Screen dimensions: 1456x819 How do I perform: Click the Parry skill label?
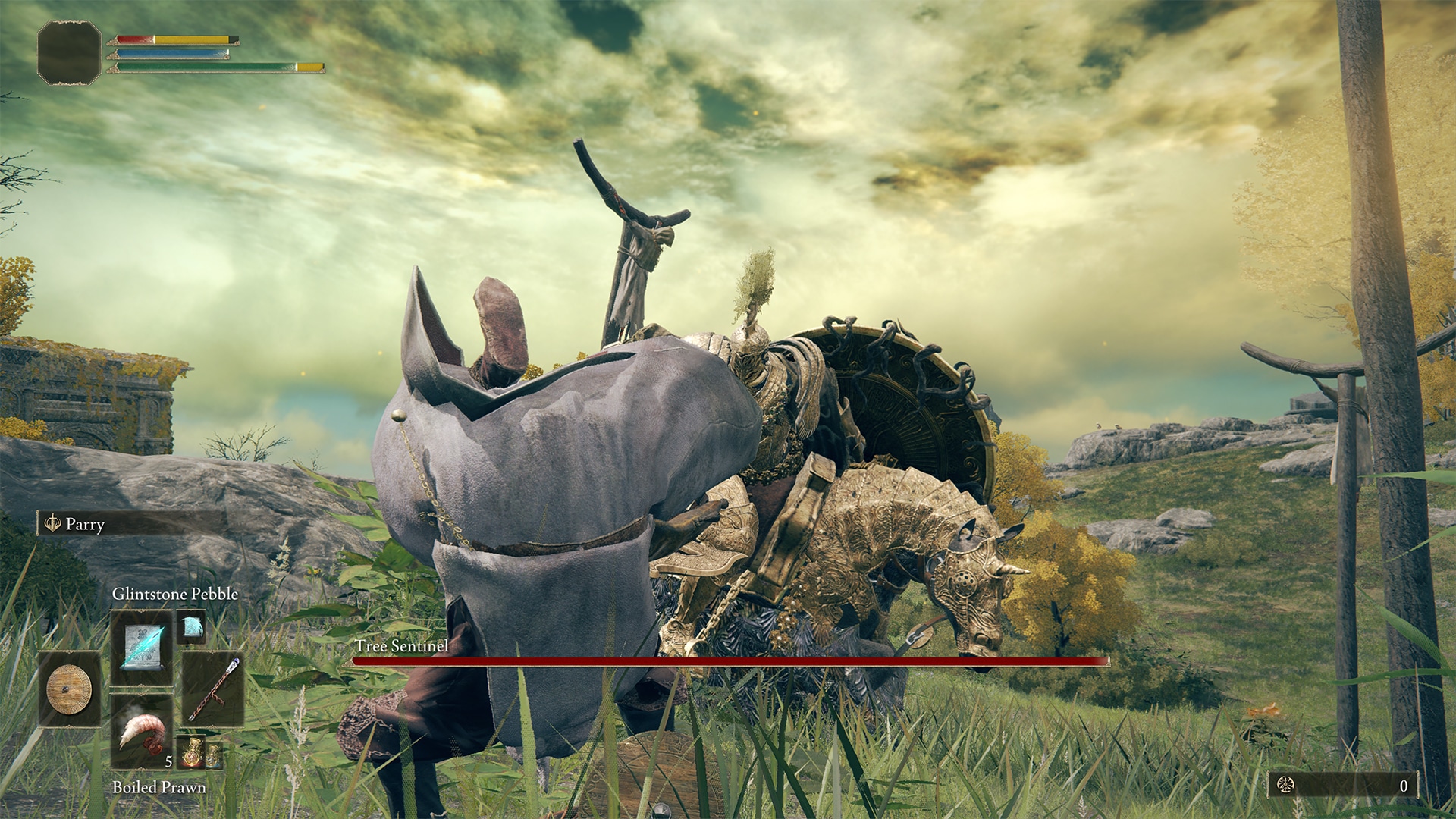coord(85,524)
